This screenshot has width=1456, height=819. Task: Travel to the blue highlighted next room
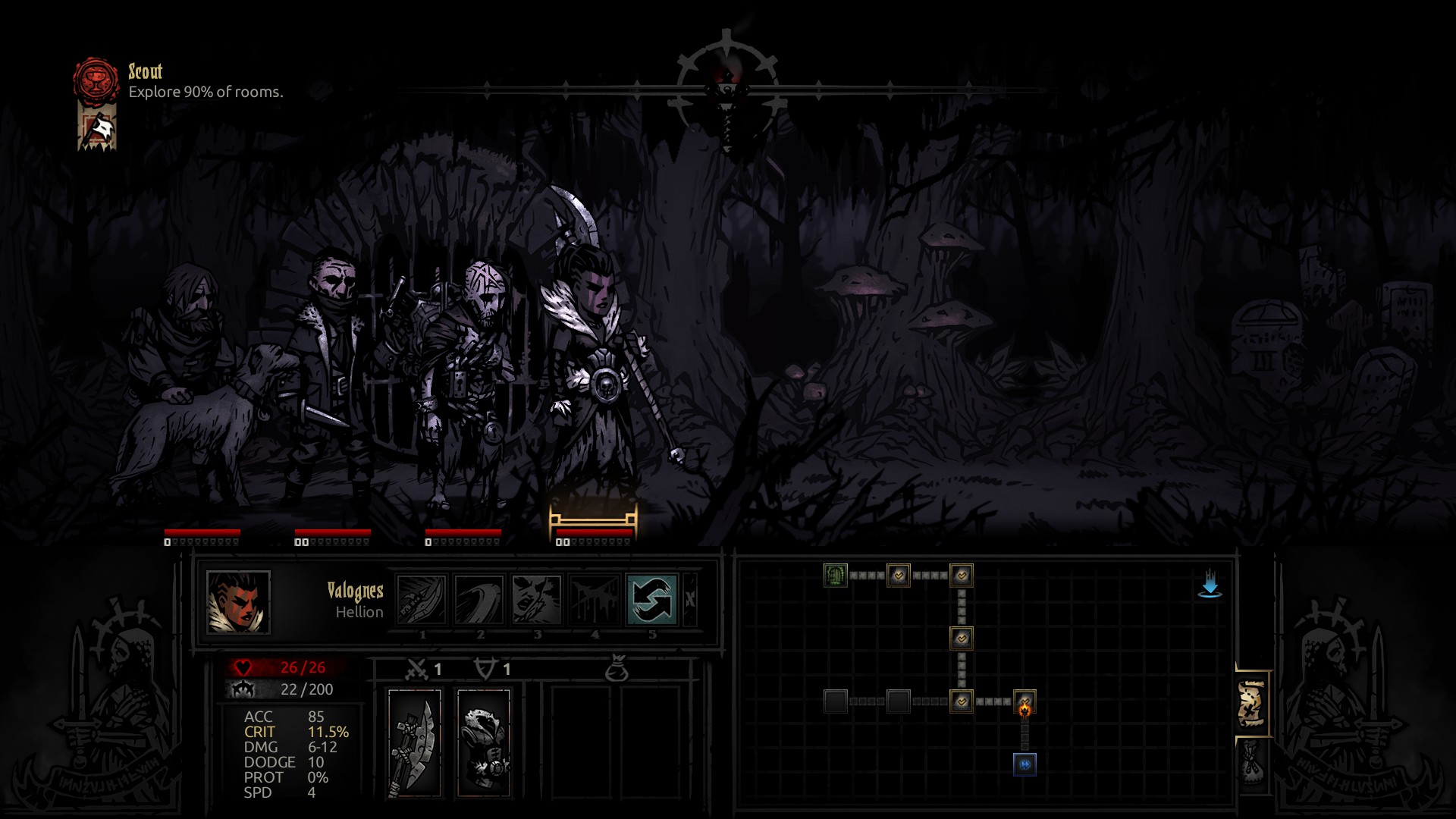(x=1025, y=764)
